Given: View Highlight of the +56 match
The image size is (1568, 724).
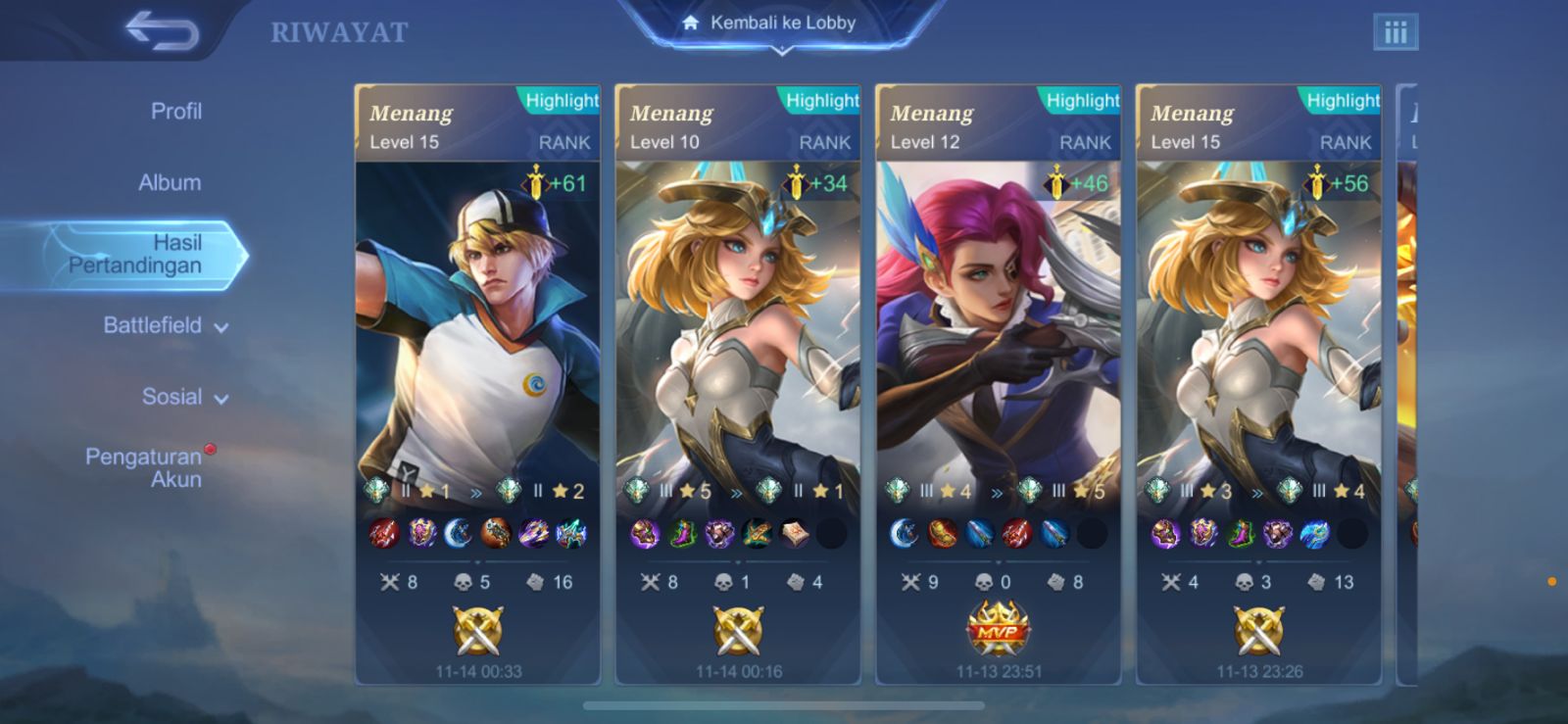Looking at the screenshot, I should [1343, 101].
